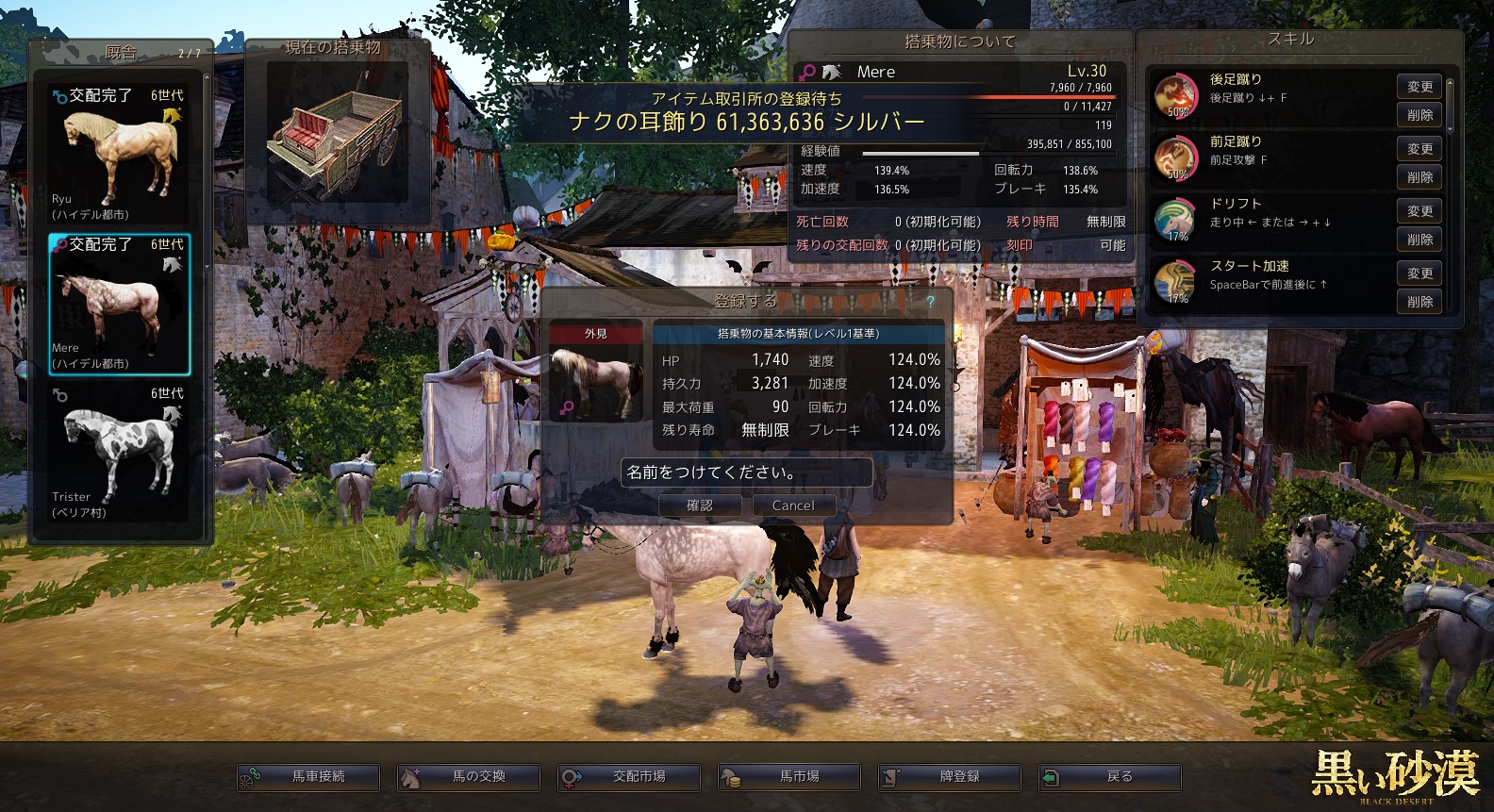
Task: Open the 馬車接続 wagon connect option
Action: pyautogui.click(x=308, y=777)
